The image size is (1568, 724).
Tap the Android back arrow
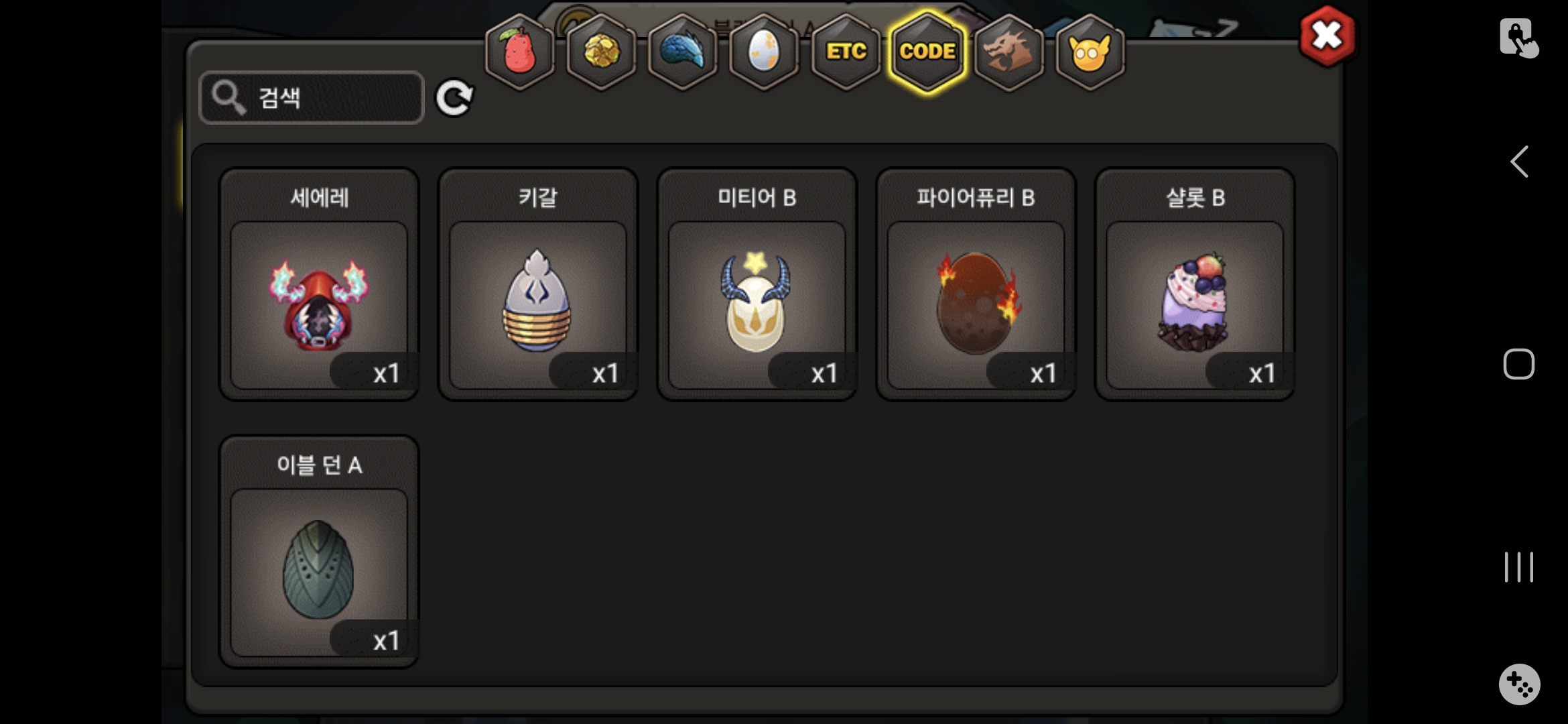[1519, 162]
